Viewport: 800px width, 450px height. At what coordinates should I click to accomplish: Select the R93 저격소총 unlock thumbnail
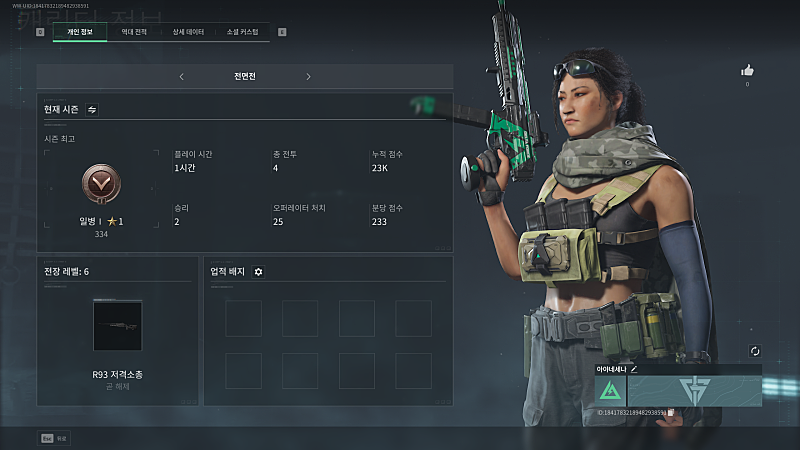pyautogui.click(x=117, y=325)
